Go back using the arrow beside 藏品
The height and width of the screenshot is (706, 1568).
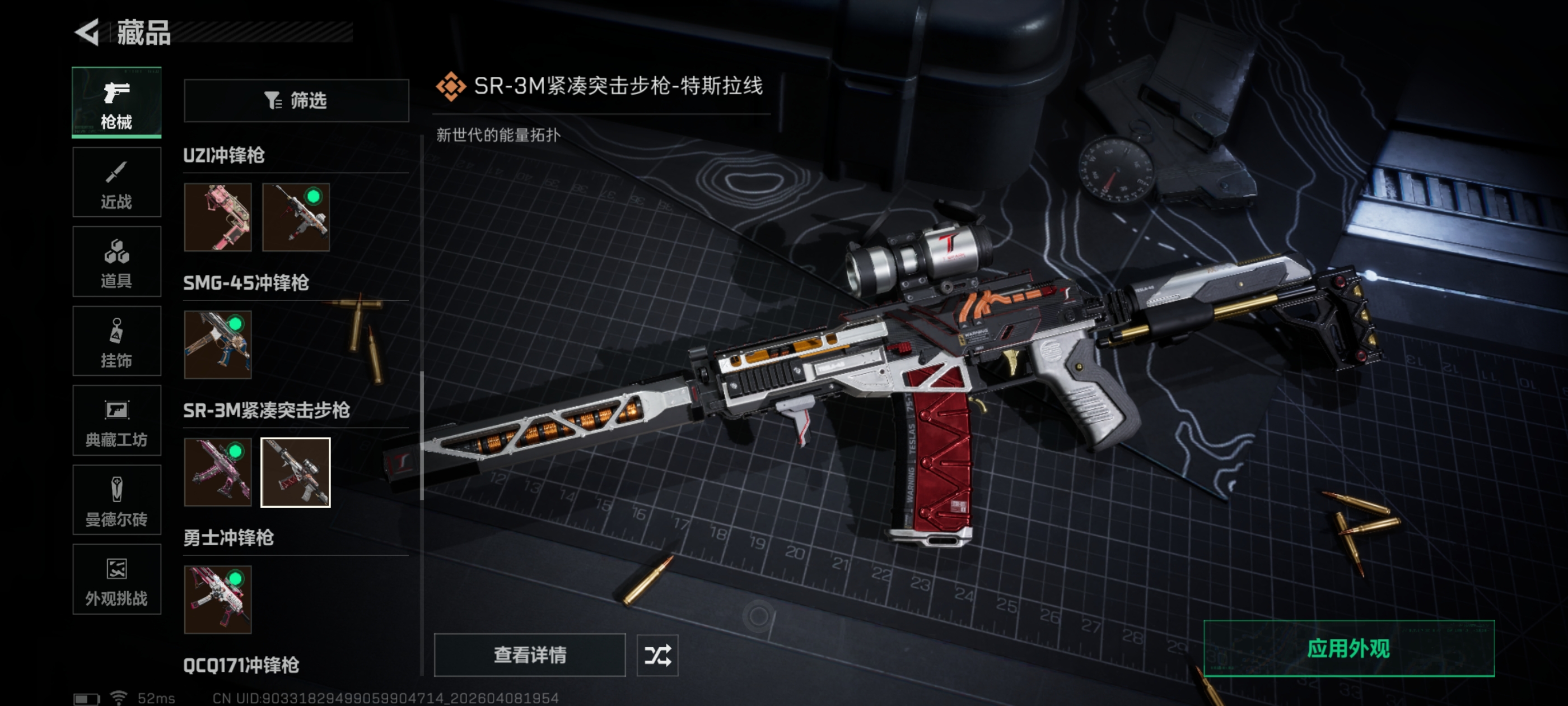pyautogui.click(x=87, y=32)
